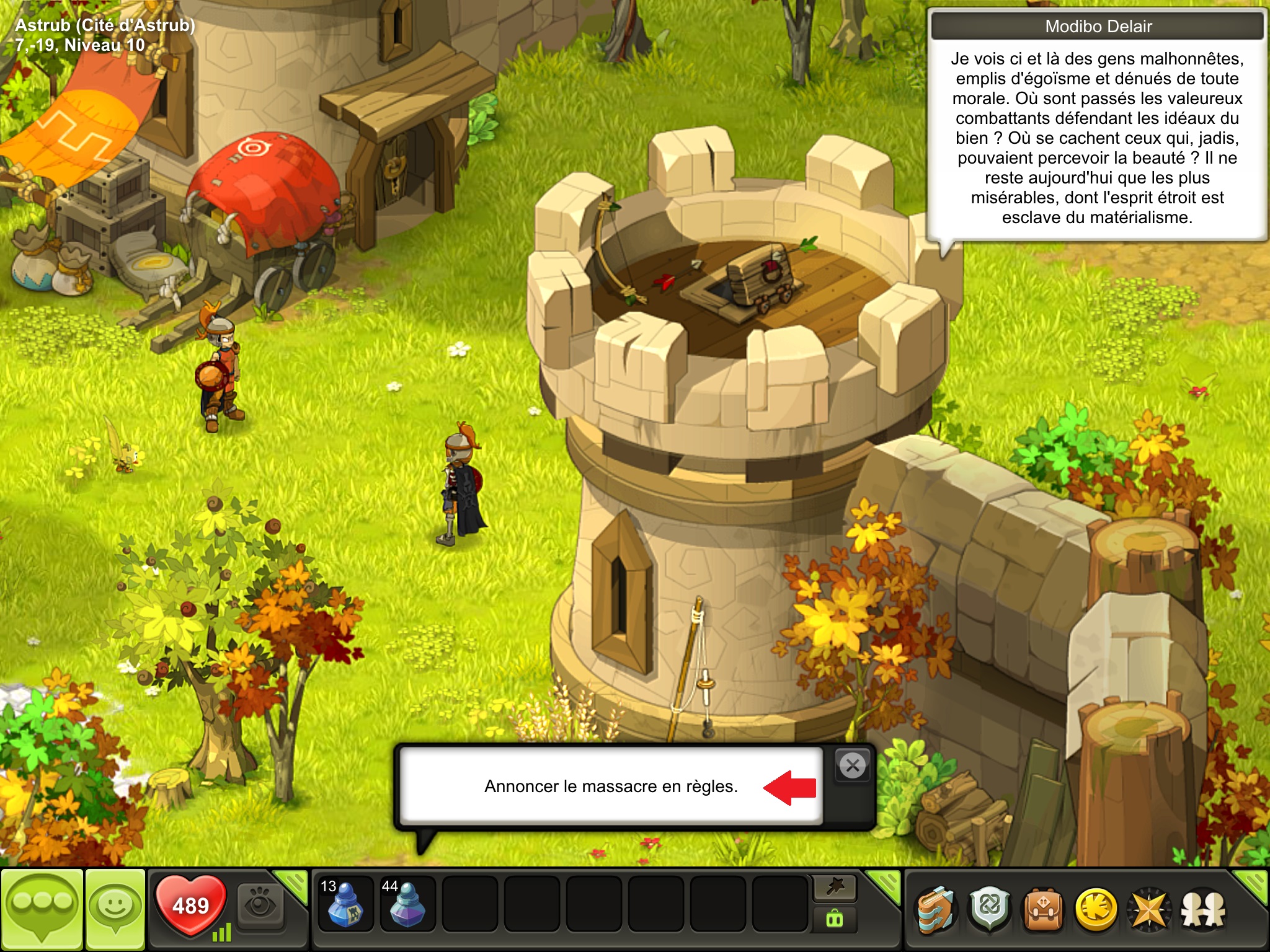This screenshot has height=952, width=1270.
Task: Use the blue potion with 13 count
Action: pyautogui.click(x=345, y=905)
